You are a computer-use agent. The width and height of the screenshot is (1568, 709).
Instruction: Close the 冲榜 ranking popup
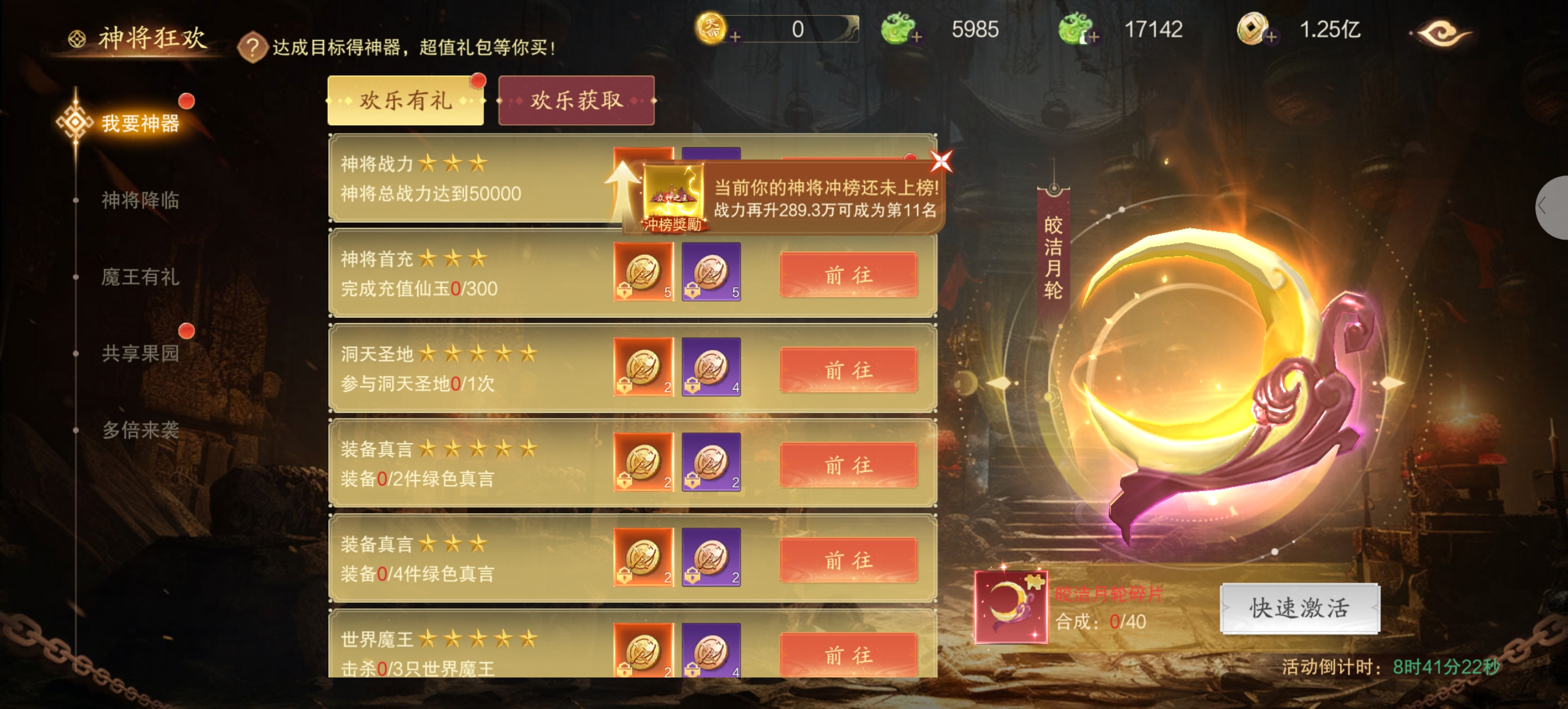click(941, 162)
